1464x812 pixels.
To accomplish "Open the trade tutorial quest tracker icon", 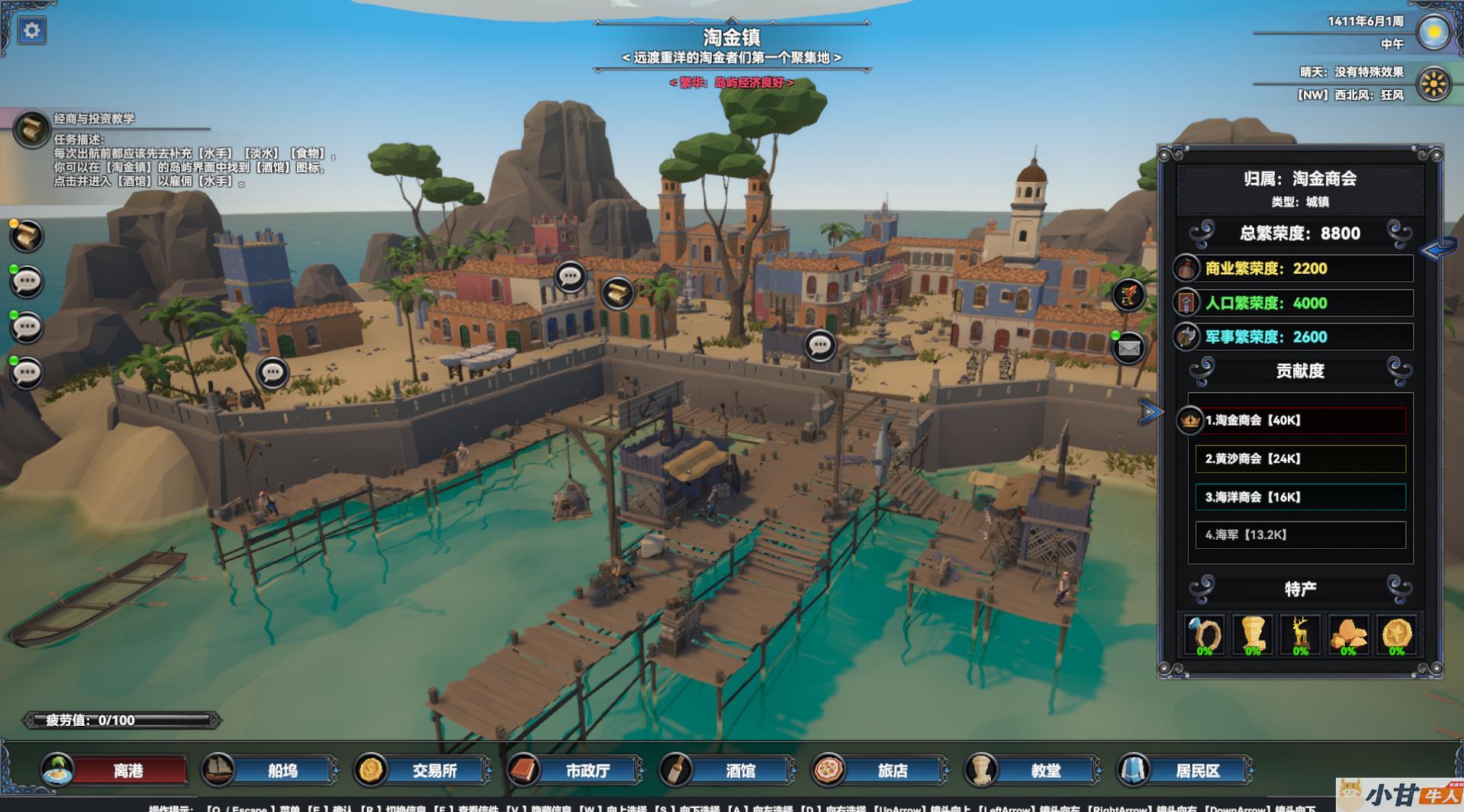I will click(x=31, y=129).
